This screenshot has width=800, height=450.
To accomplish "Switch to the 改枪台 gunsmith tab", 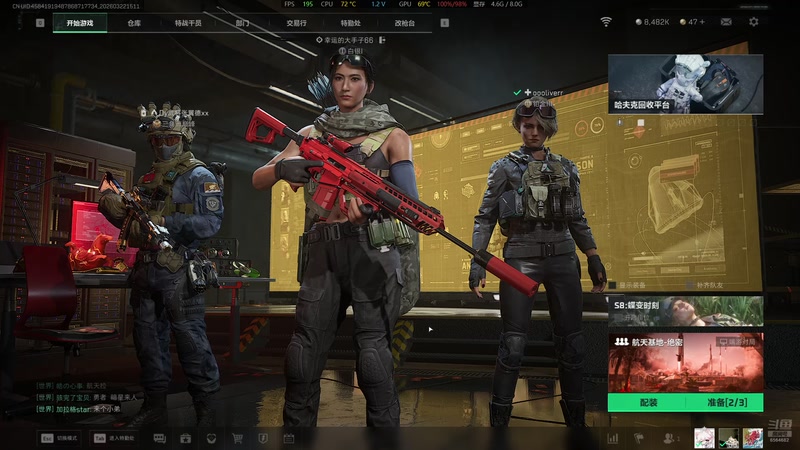I will pos(404,22).
